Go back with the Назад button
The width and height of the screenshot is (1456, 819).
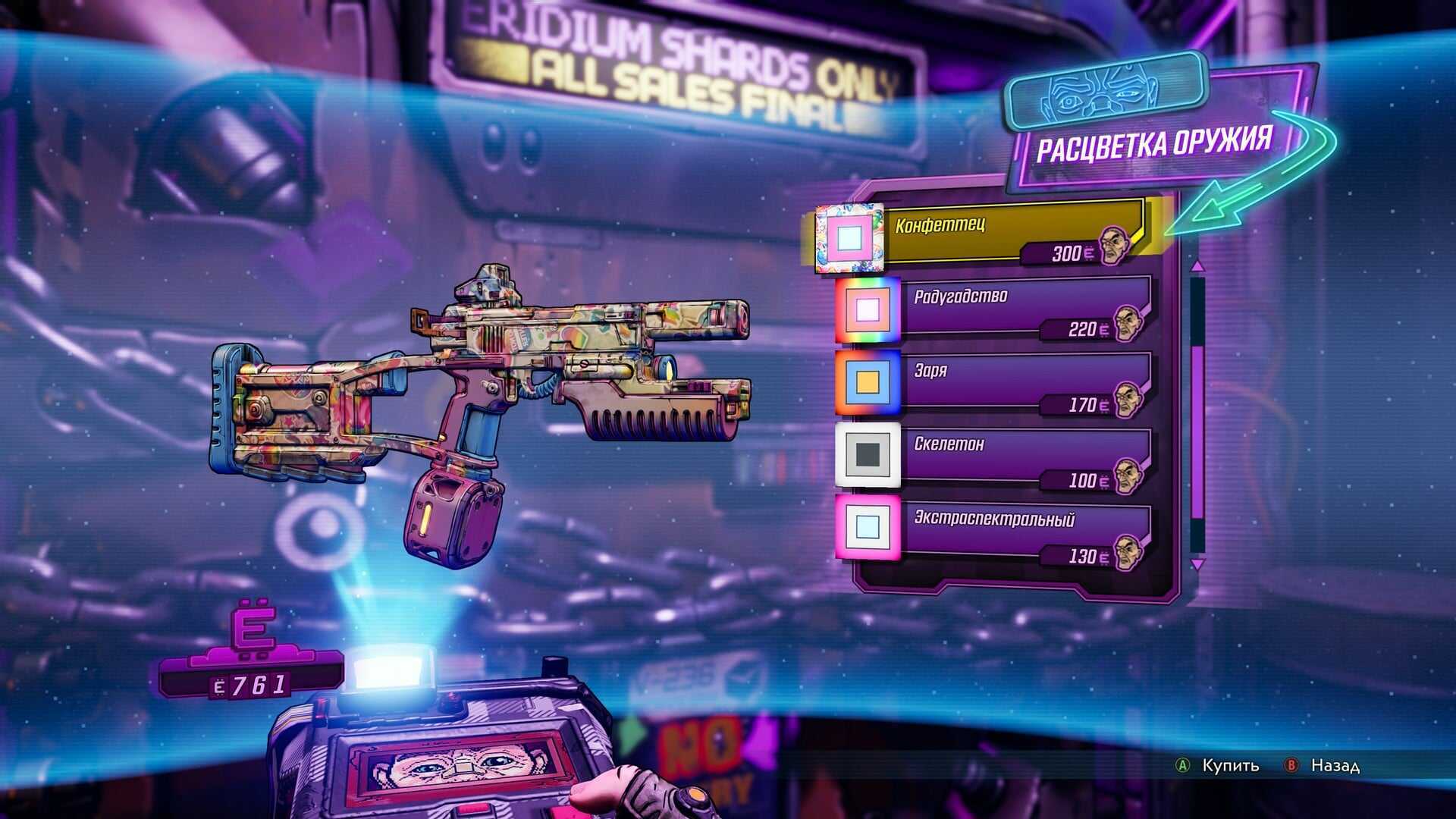tap(1325, 766)
